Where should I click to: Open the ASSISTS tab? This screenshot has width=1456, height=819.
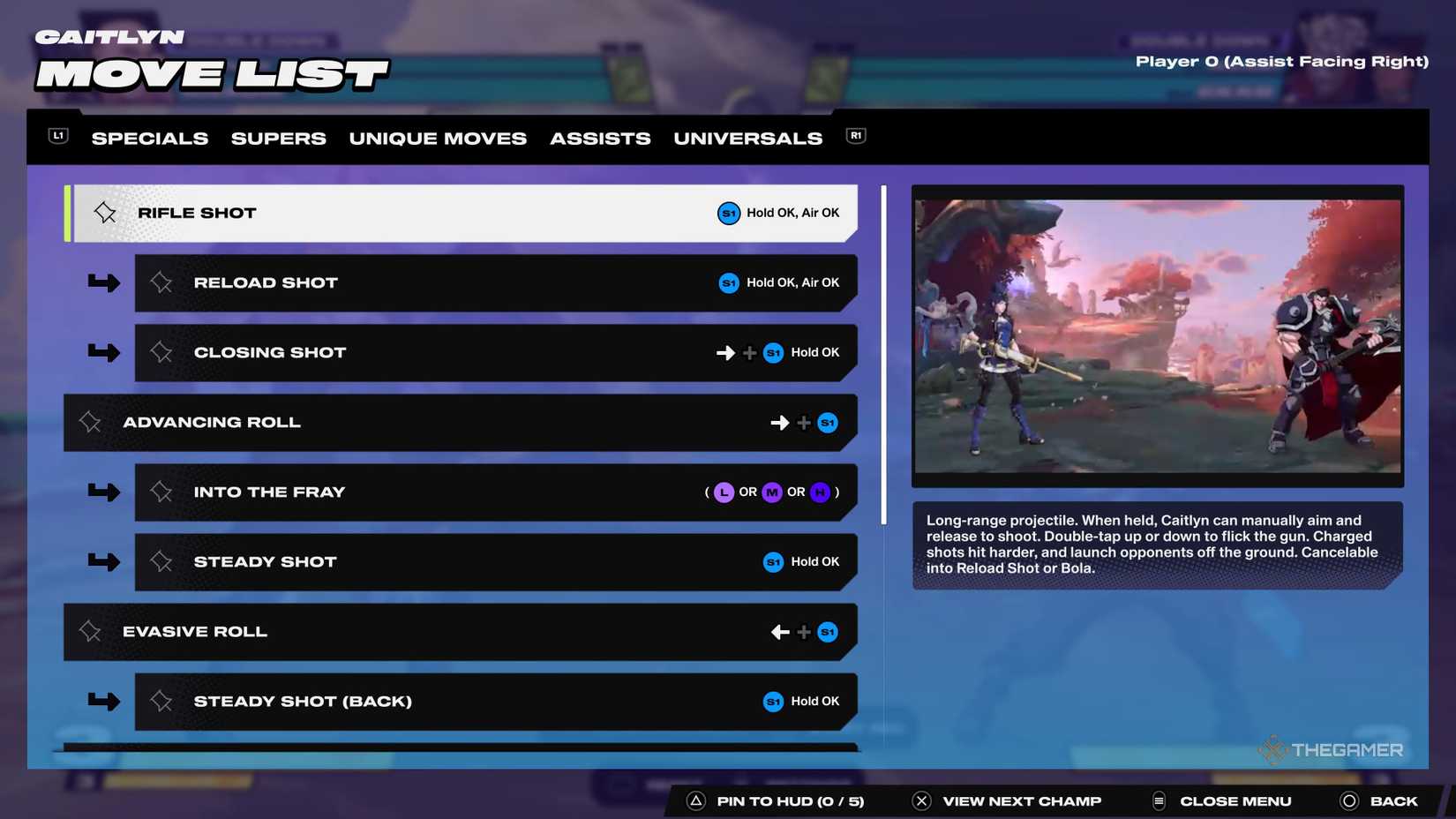pyautogui.click(x=600, y=138)
